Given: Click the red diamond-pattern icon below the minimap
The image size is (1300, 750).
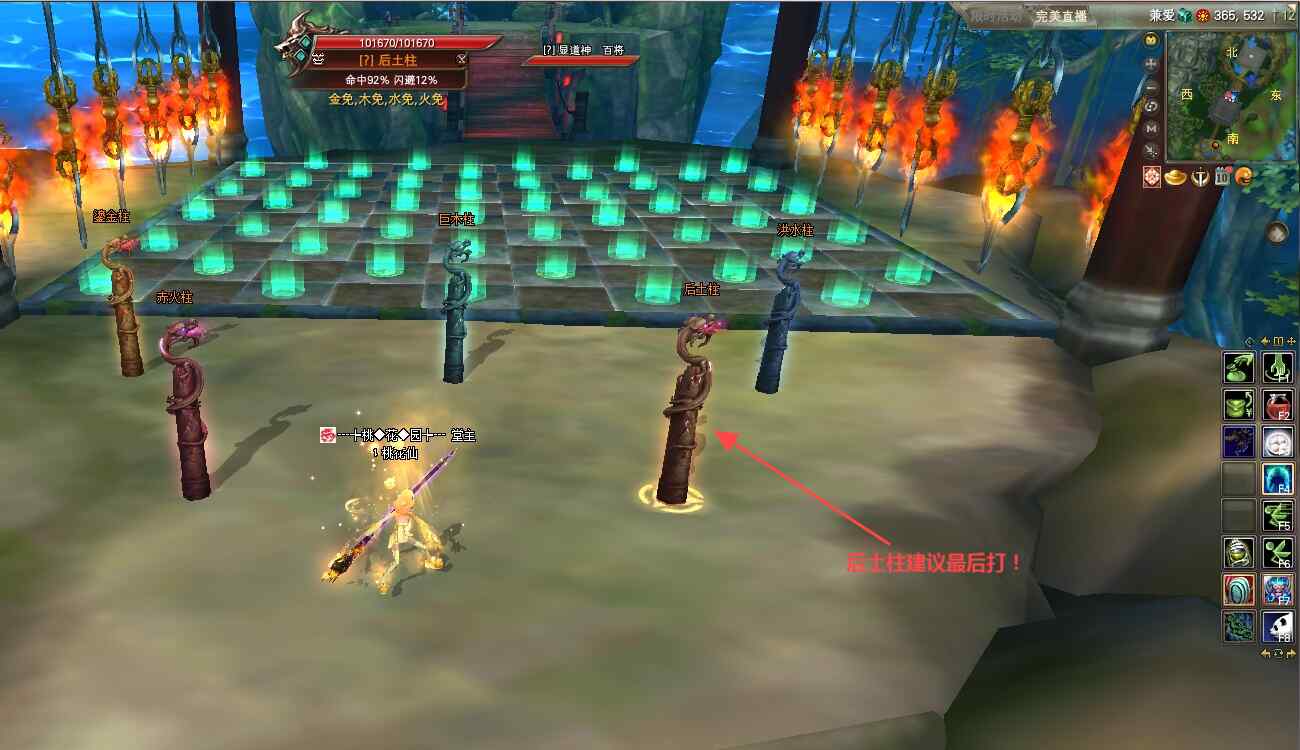Looking at the screenshot, I should [x=1152, y=178].
